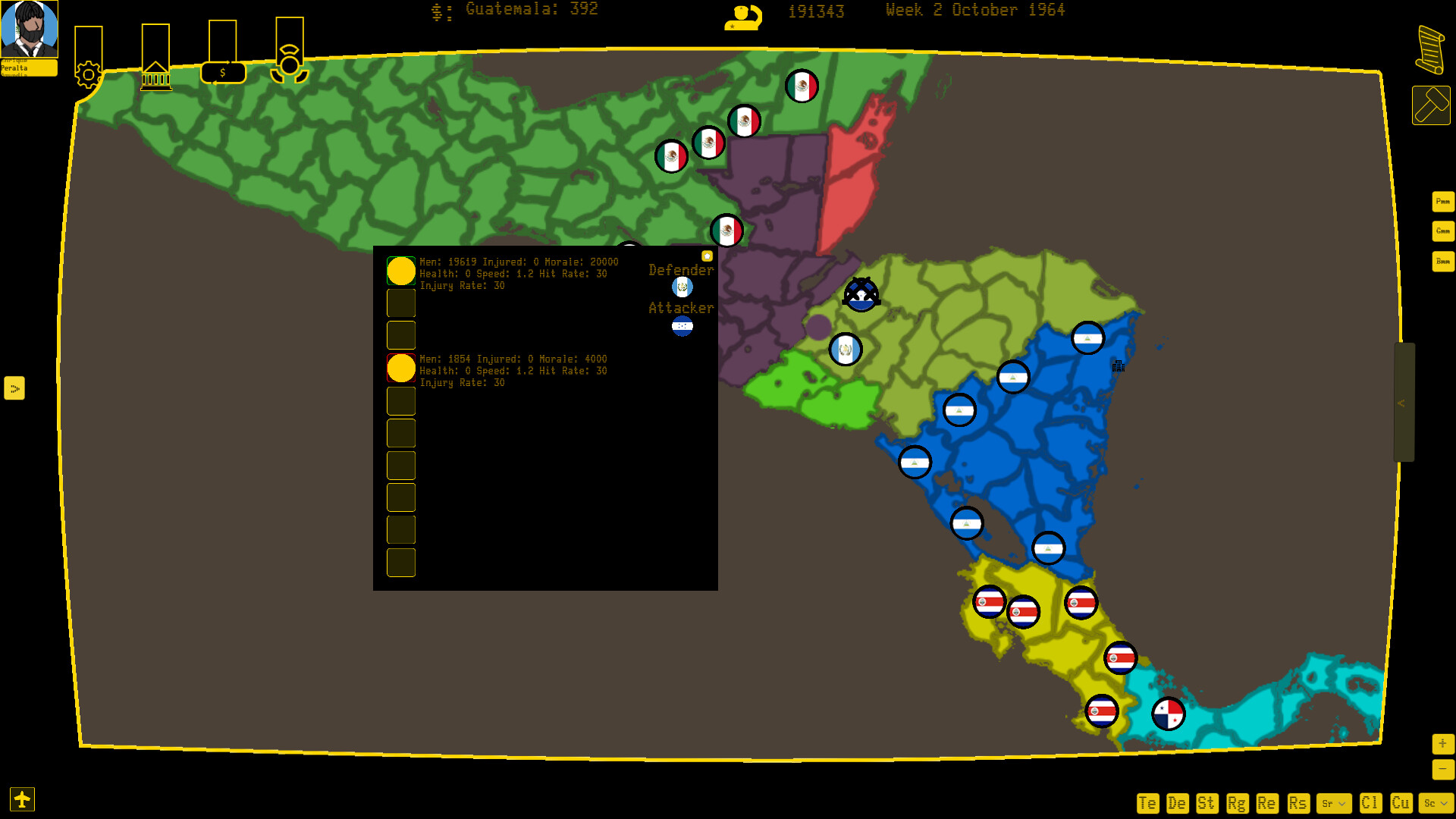
Task: Switch to the De tab
Action: click(x=1177, y=802)
